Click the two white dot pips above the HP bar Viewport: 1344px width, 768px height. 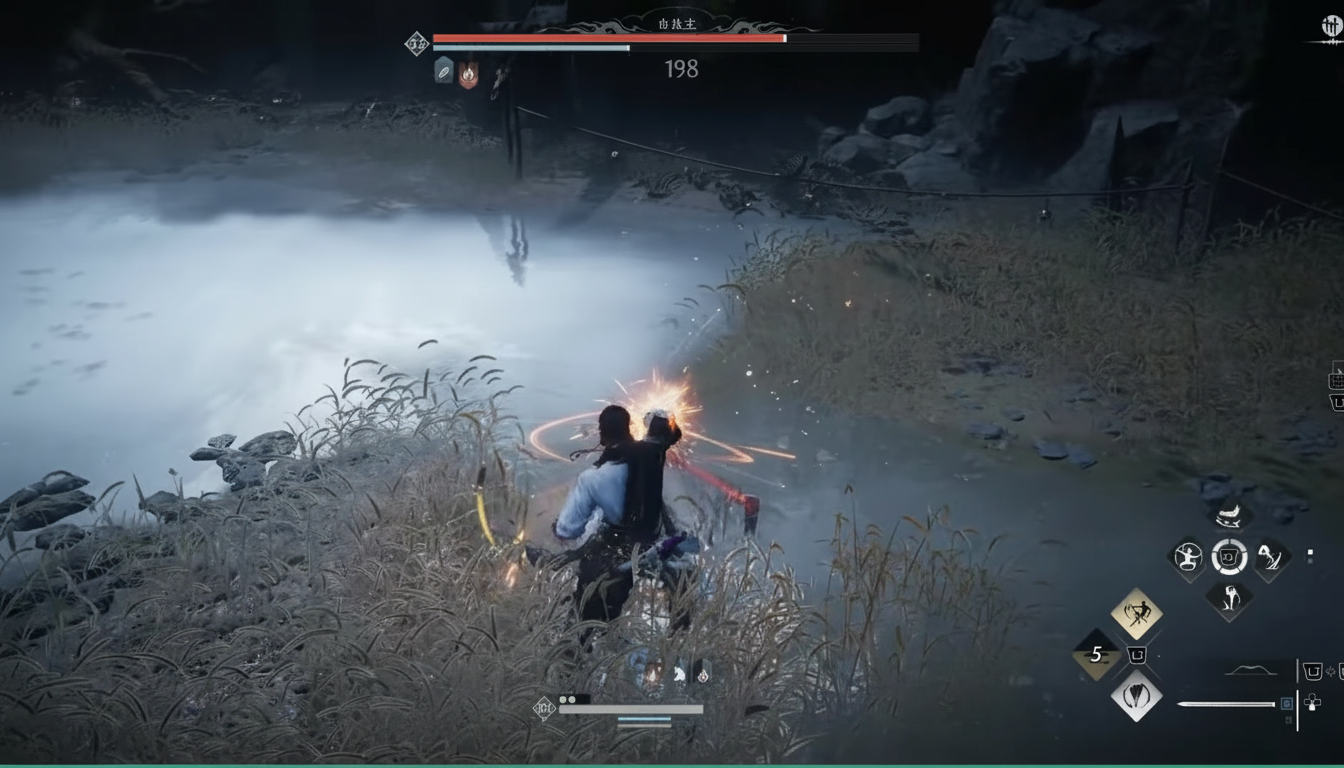(567, 699)
